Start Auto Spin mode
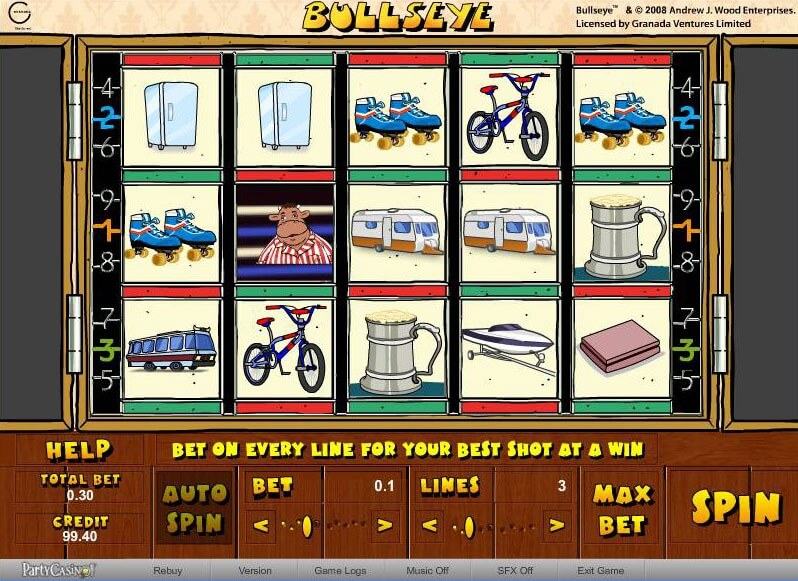The image size is (798, 581). click(194, 508)
